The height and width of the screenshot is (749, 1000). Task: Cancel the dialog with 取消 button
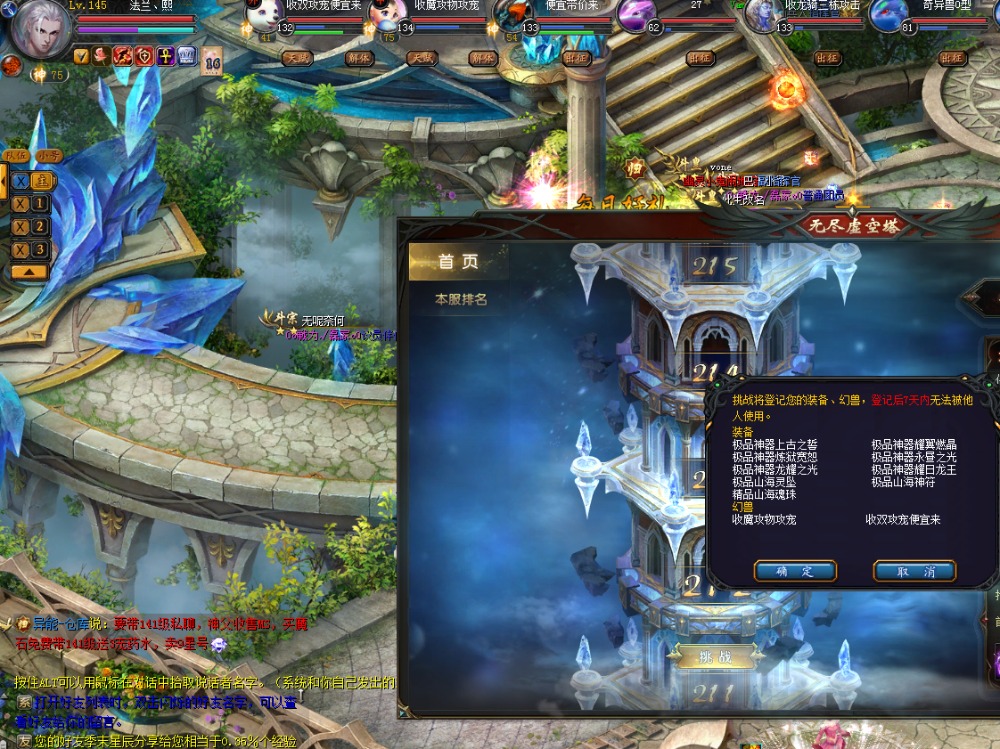[914, 571]
